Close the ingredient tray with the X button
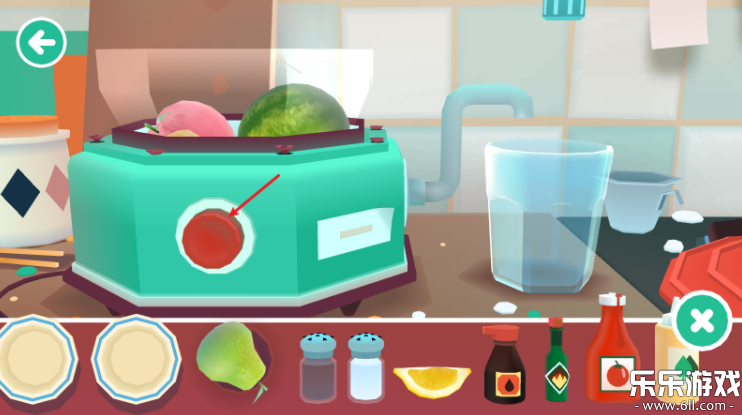 (702, 320)
